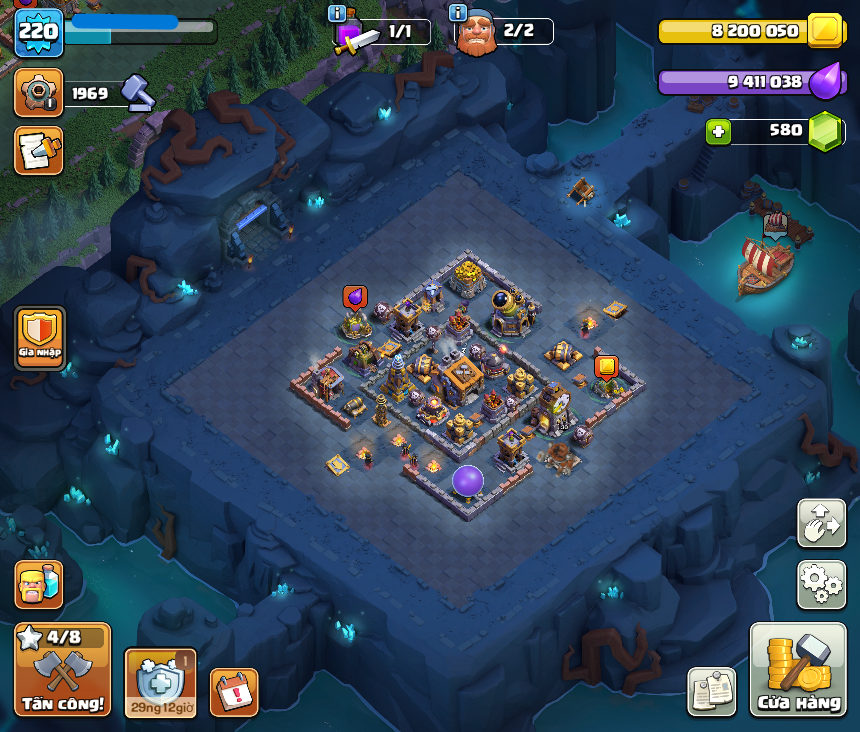Click the green plus to buy gems
Viewport: 860px width, 732px height.
(717, 131)
